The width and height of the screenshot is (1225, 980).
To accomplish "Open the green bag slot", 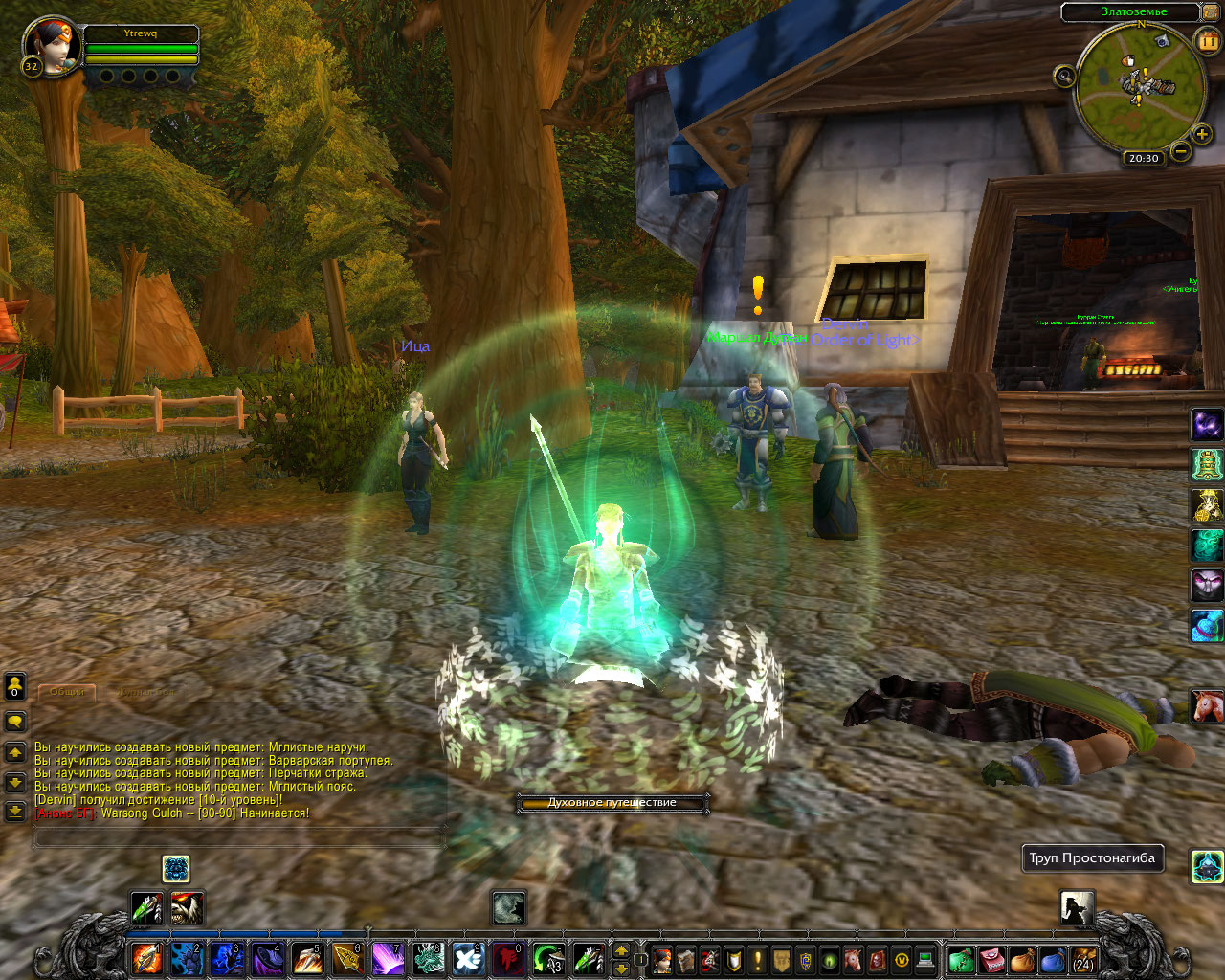I will pyautogui.click(x=961, y=959).
